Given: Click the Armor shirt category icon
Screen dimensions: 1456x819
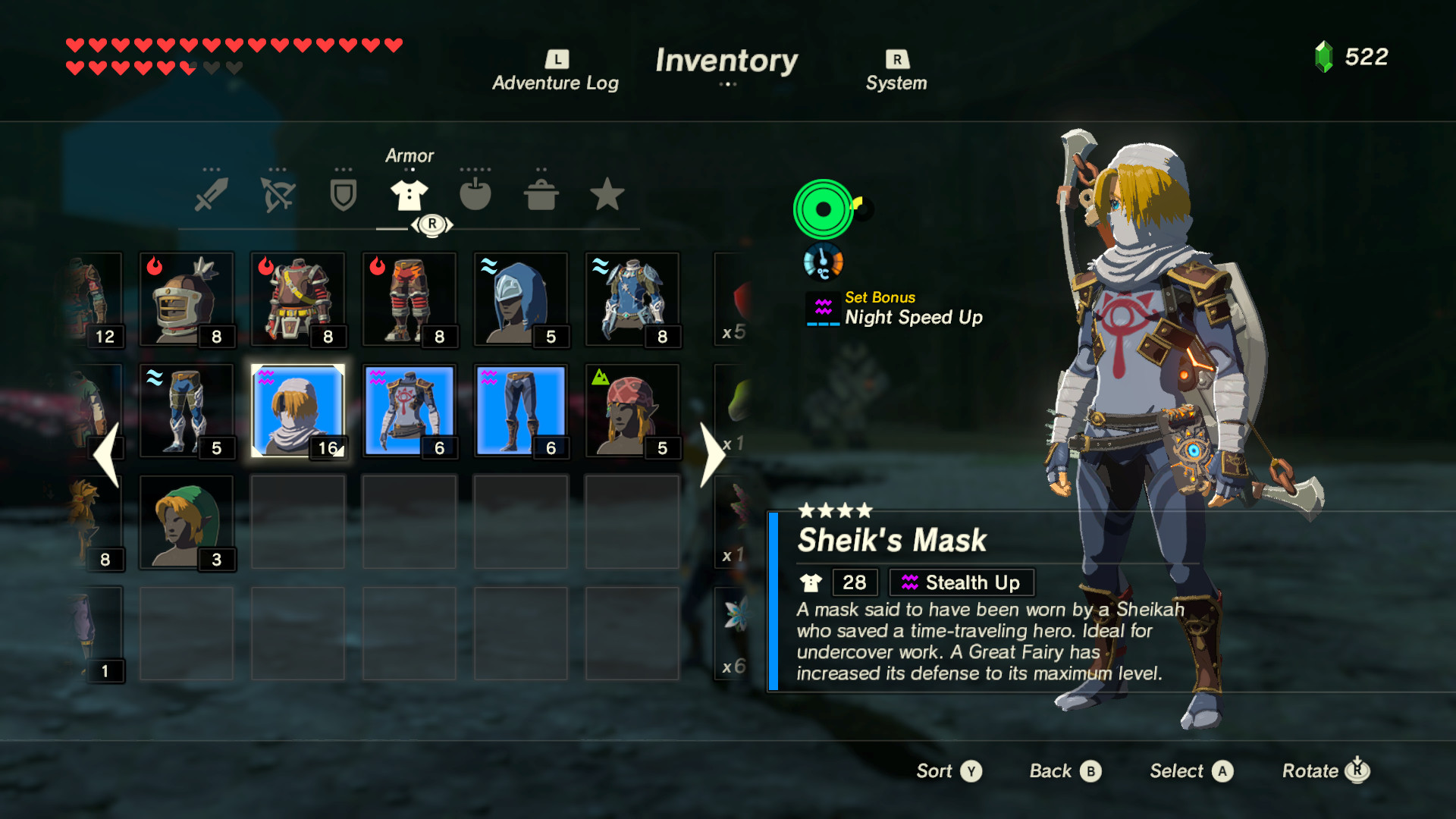Looking at the screenshot, I should [409, 195].
